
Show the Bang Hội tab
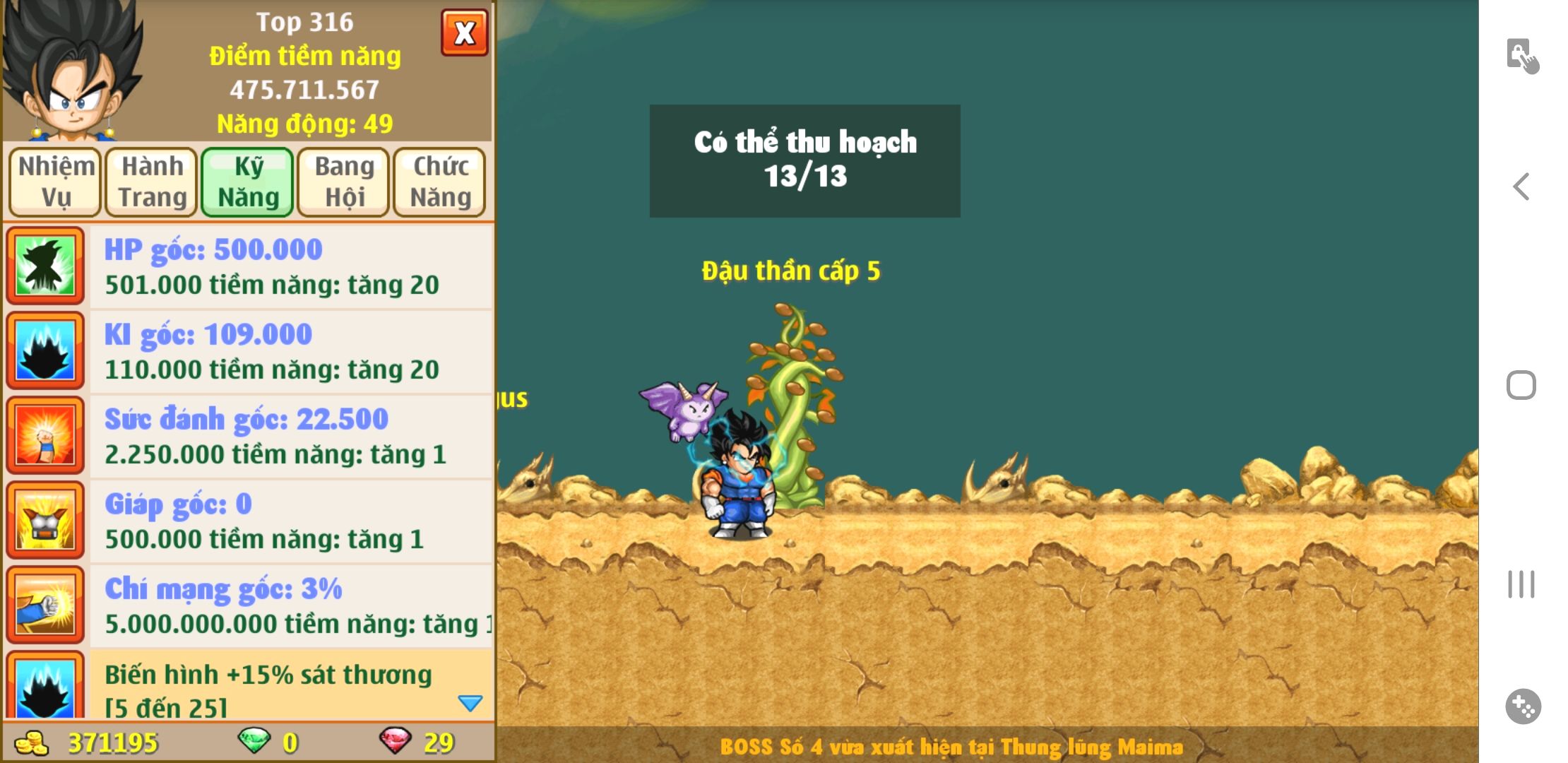tap(344, 182)
